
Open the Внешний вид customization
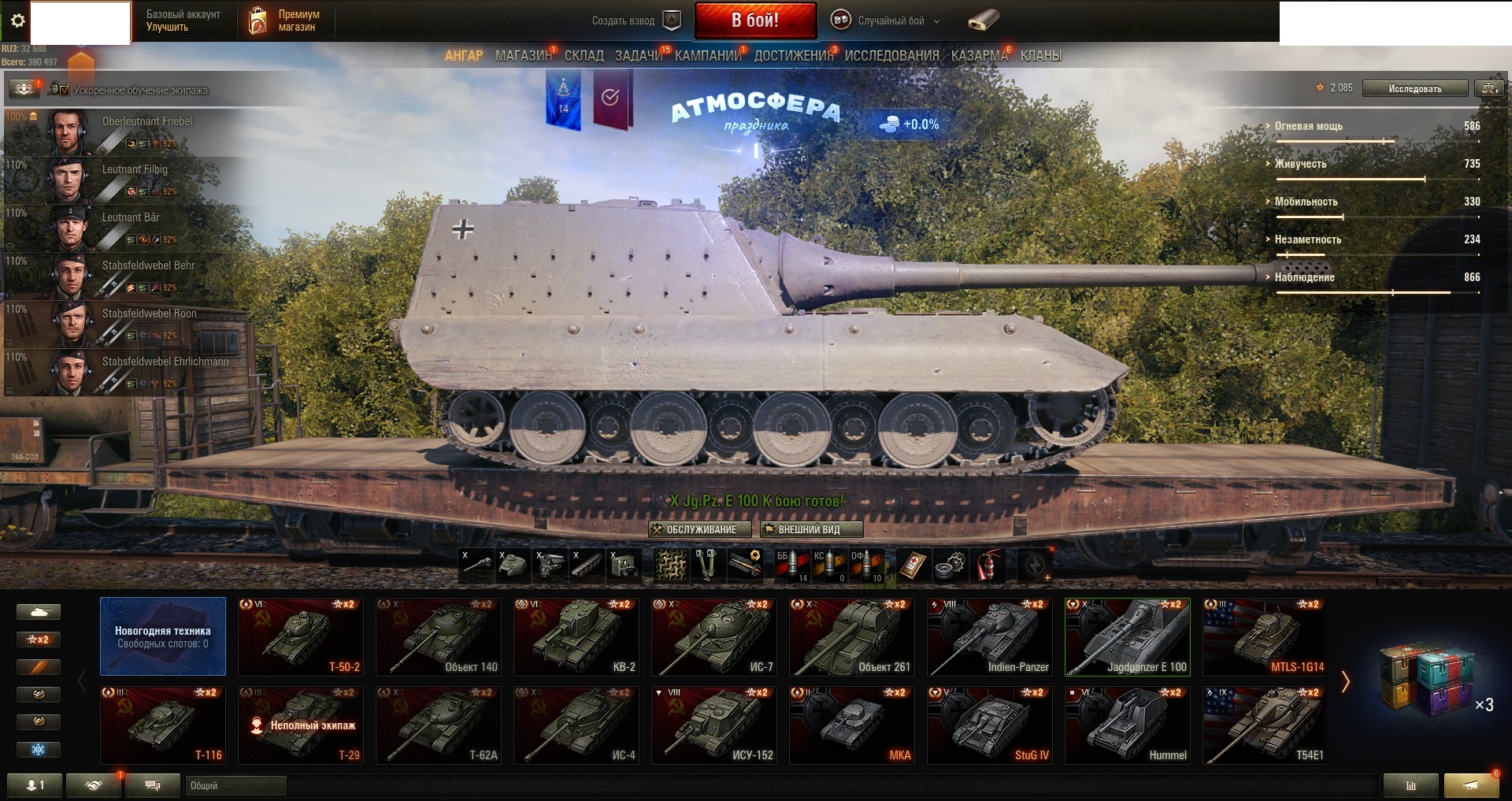pos(811,529)
